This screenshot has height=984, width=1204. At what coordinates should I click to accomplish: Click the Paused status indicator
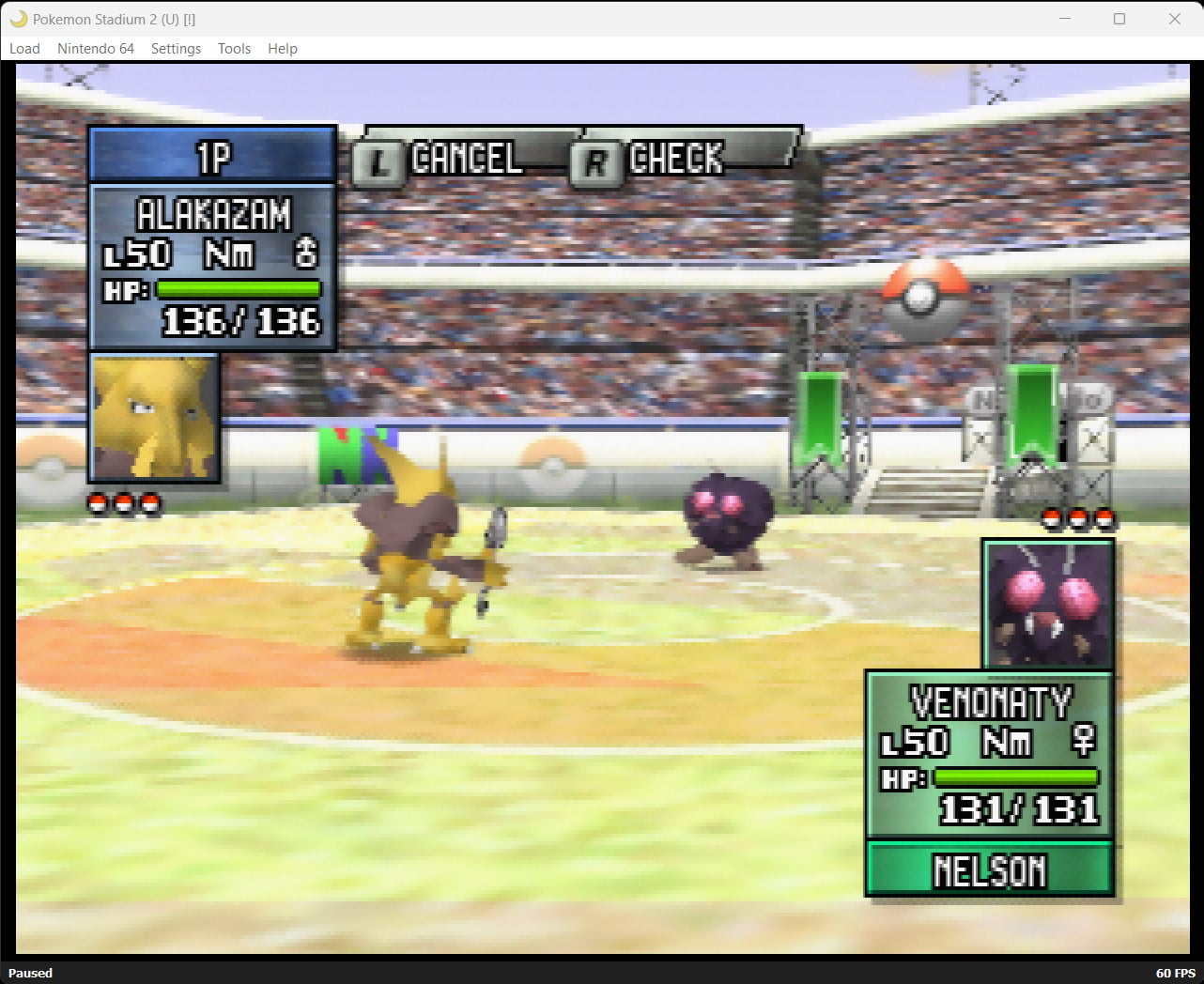(30, 973)
